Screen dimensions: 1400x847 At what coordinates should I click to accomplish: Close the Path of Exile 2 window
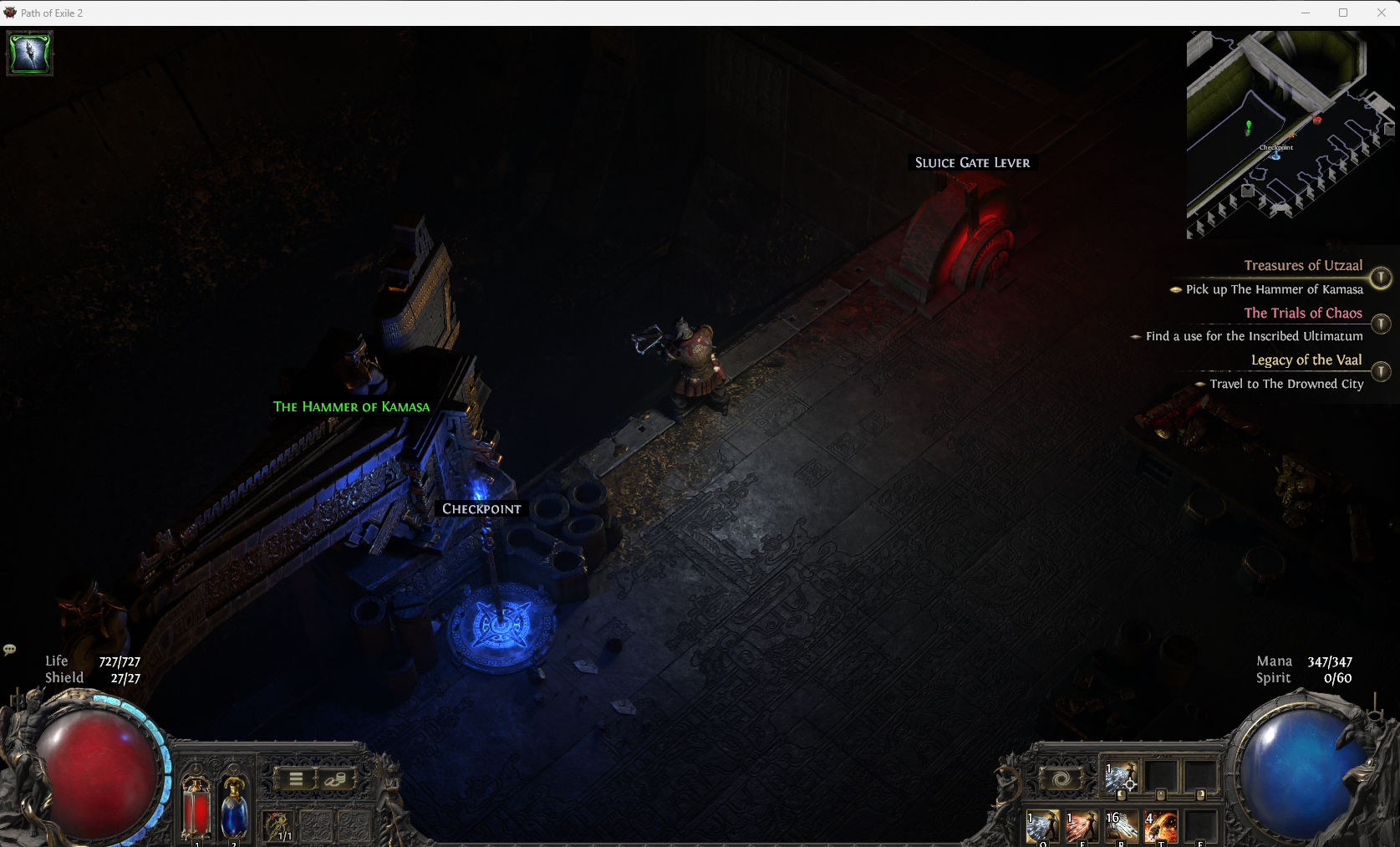pyautogui.click(x=1381, y=13)
